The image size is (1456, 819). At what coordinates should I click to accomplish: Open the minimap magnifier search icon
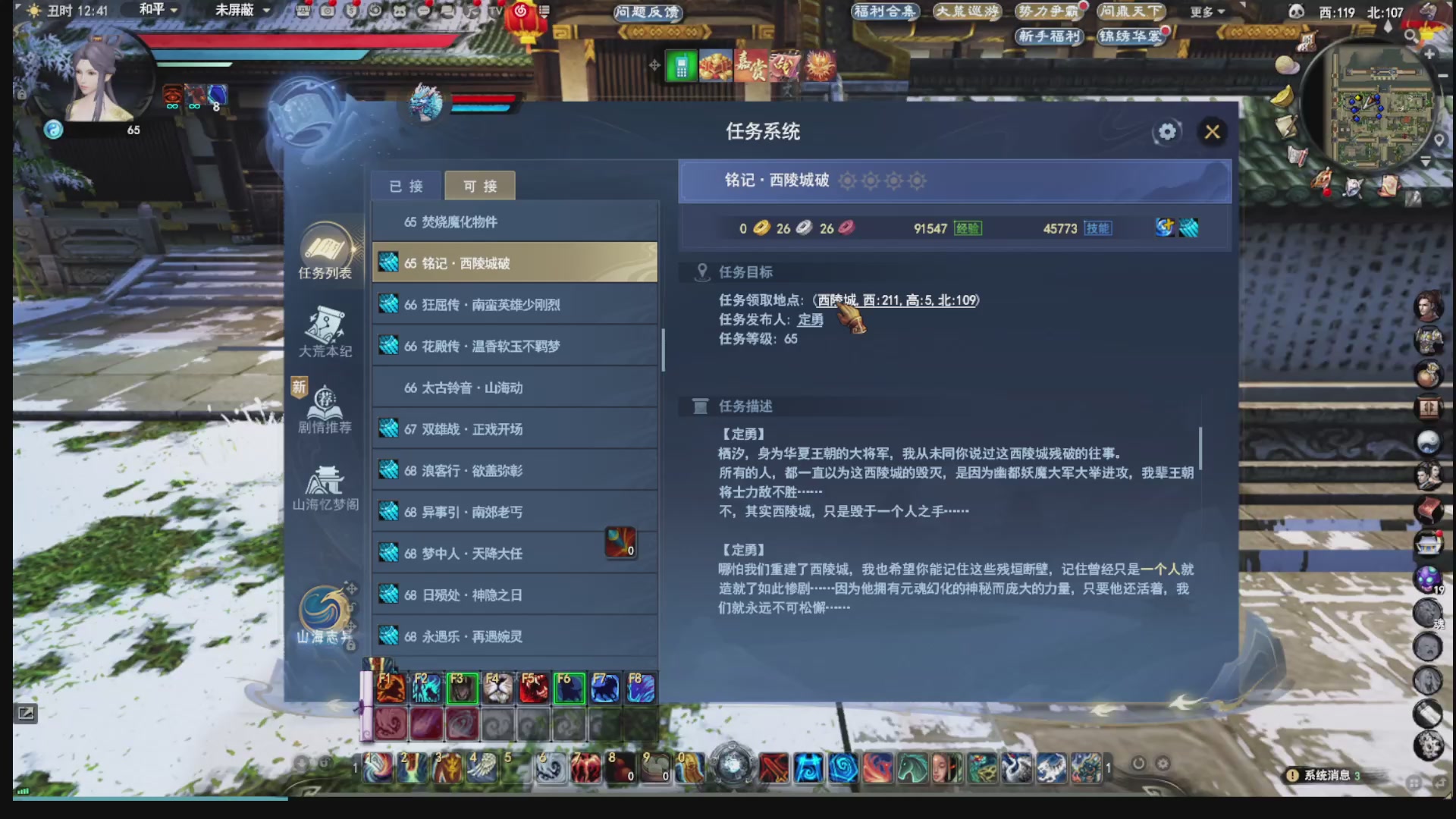[x=1409, y=36]
